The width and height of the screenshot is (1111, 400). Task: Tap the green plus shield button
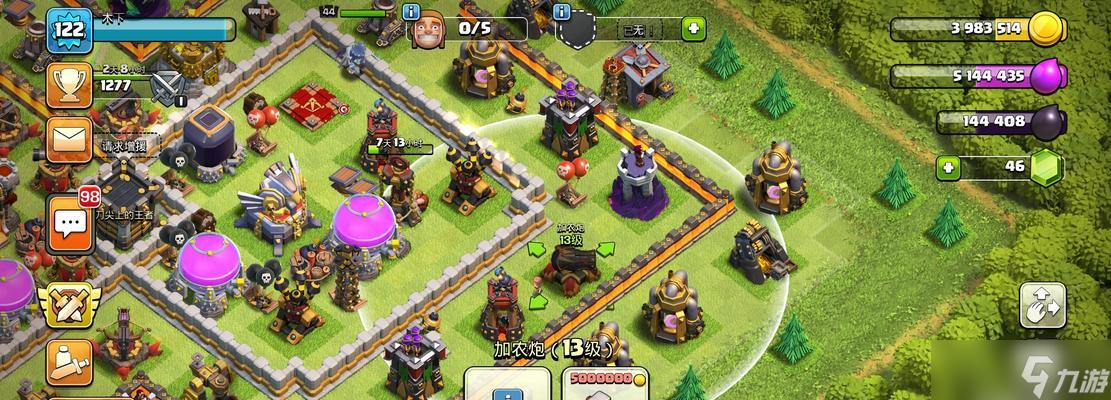pyautogui.click(x=694, y=28)
